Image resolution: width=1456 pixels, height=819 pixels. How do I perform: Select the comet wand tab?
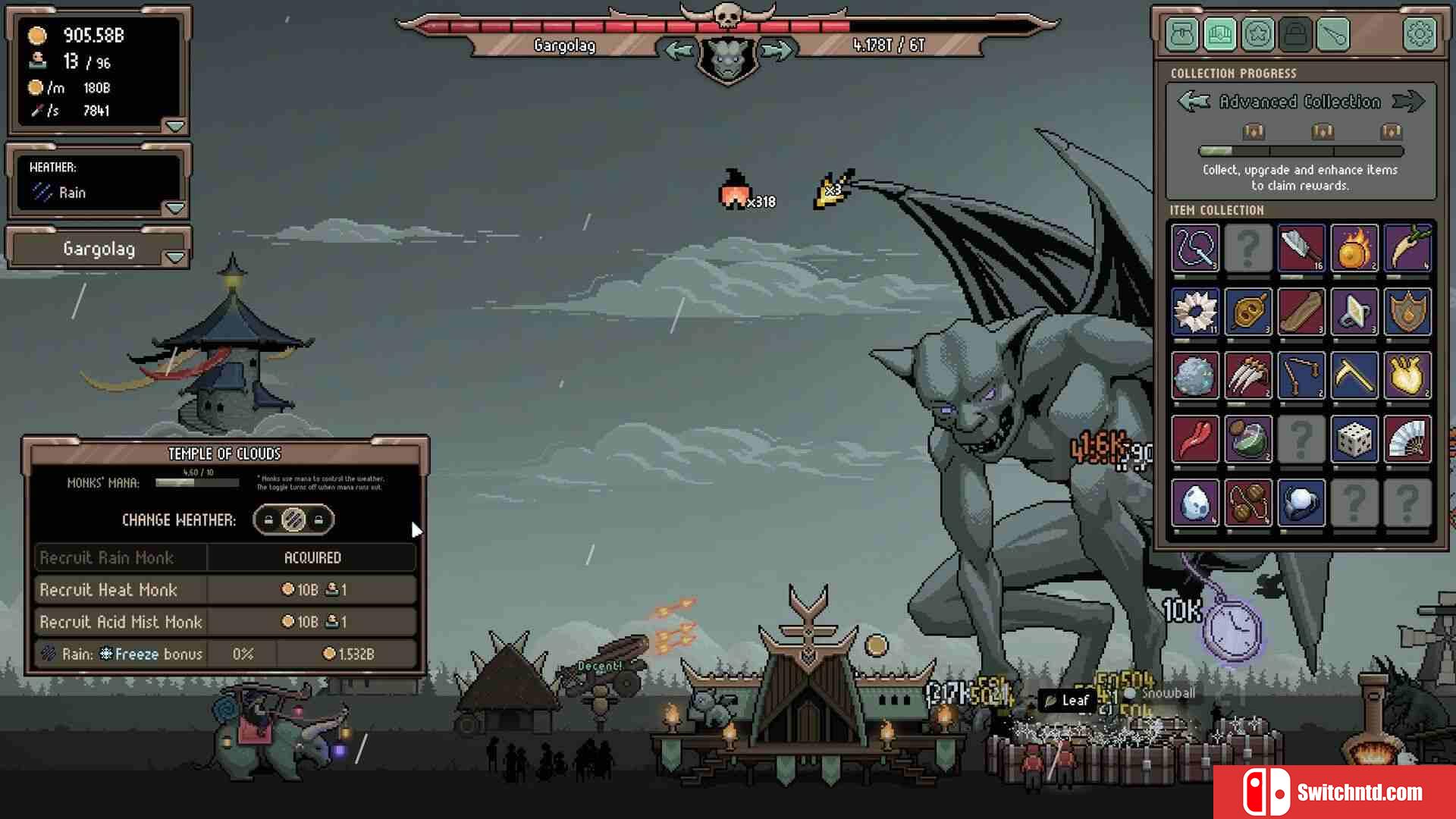[1333, 34]
